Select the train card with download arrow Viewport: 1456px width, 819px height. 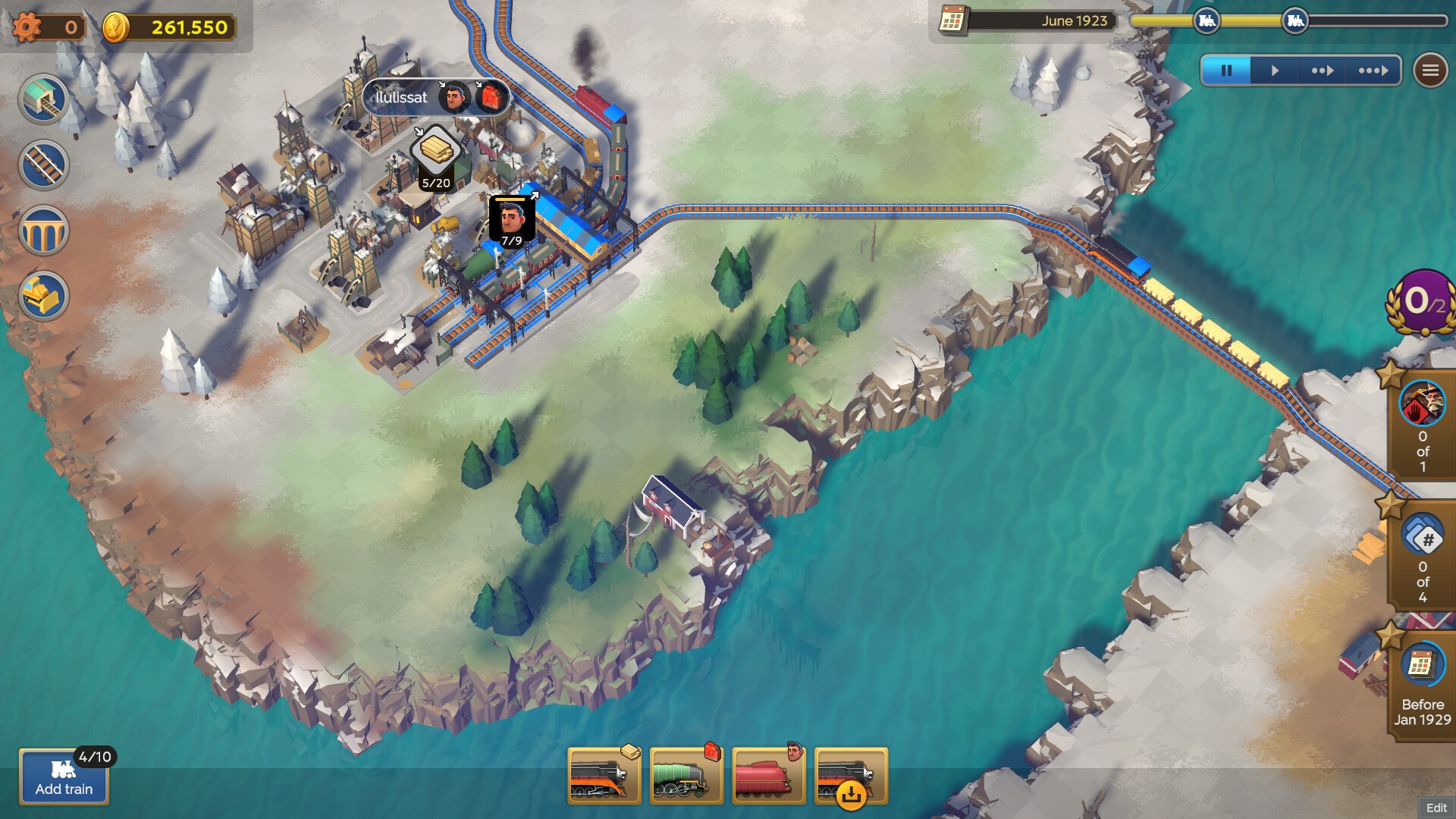tap(850, 777)
